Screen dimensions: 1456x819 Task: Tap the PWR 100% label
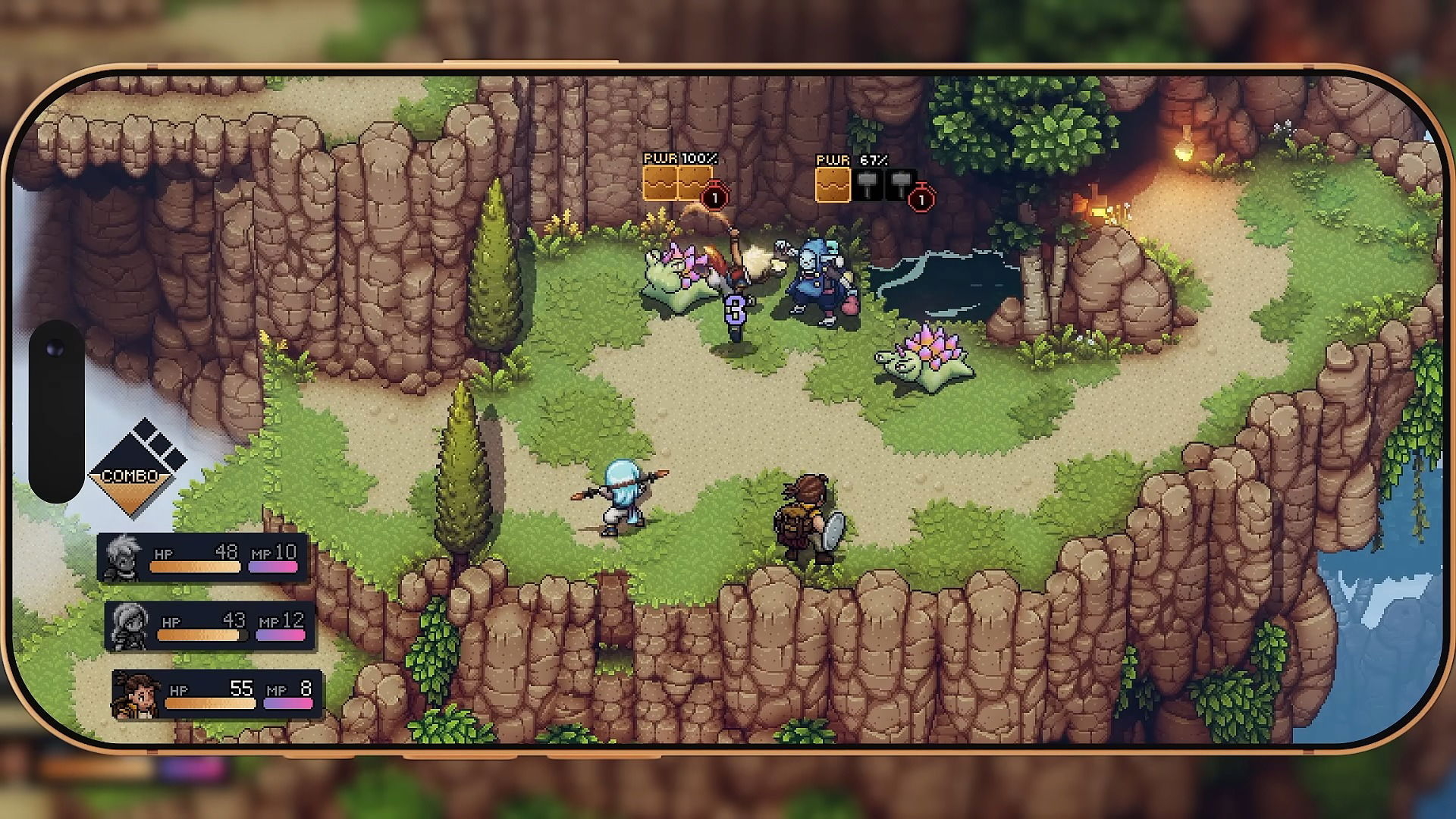pos(679,160)
